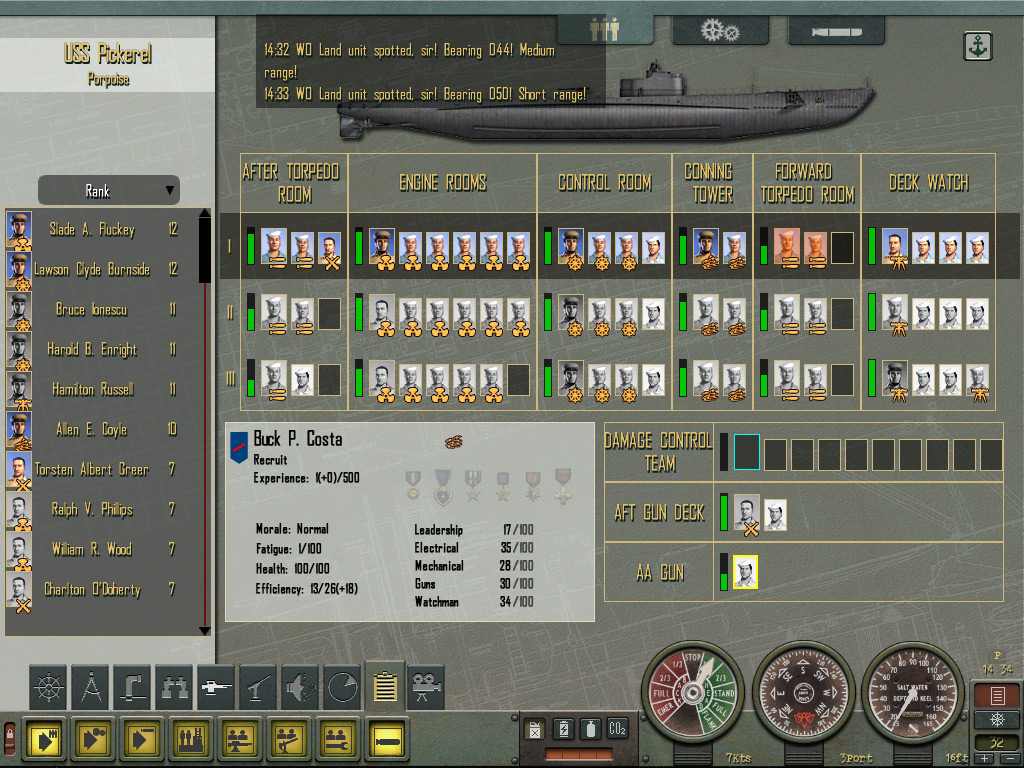Select crew member Slade A. Fluckey
The width and height of the screenshot is (1024, 768).
point(92,230)
